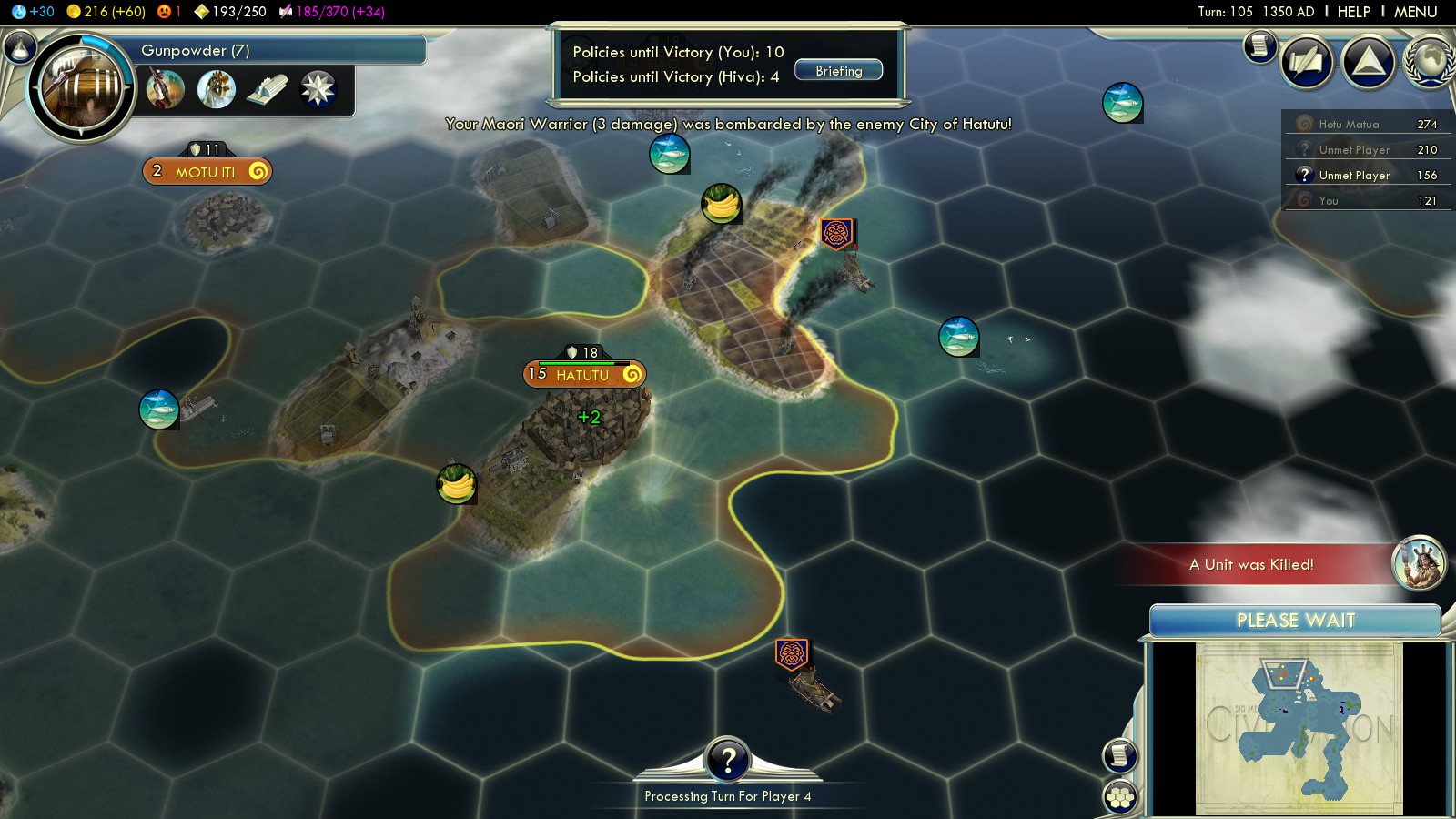Click on the minimap
This screenshot has width=1456, height=819.
[1298, 728]
